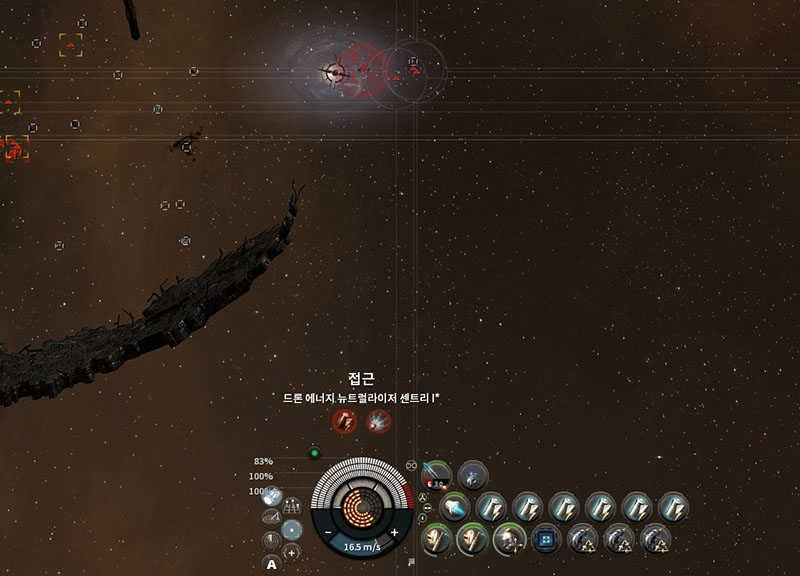
Task: Click the infinity symbol beside the capacitor
Action: click(x=411, y=465)
